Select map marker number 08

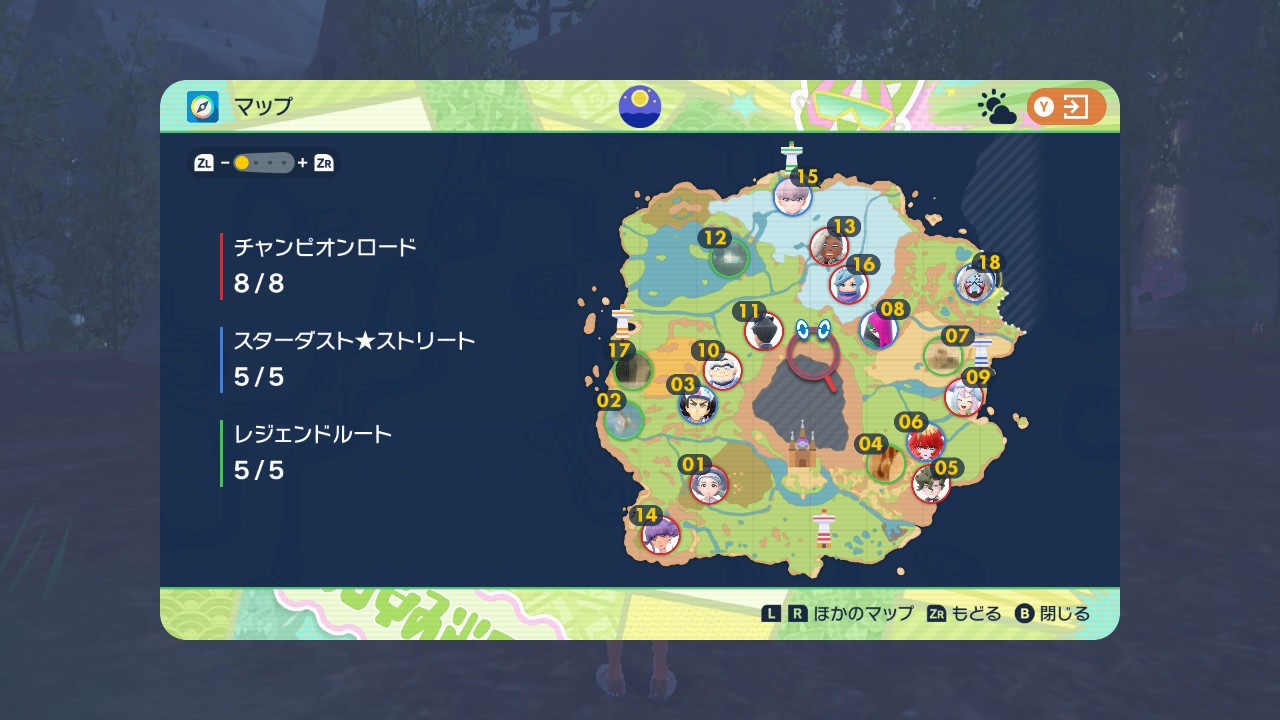coord(878,328)
